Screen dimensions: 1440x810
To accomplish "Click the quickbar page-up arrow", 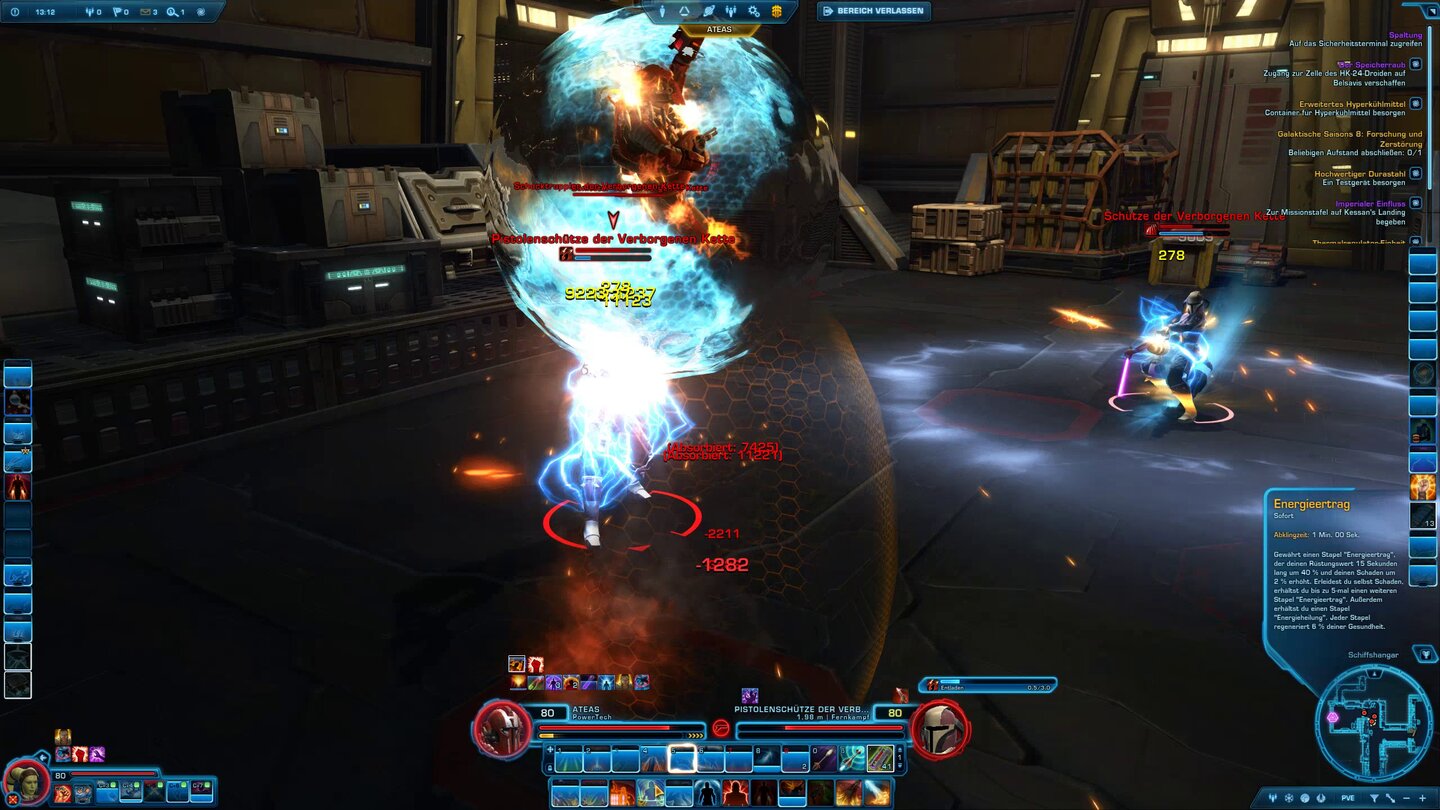I will [901, 750].
